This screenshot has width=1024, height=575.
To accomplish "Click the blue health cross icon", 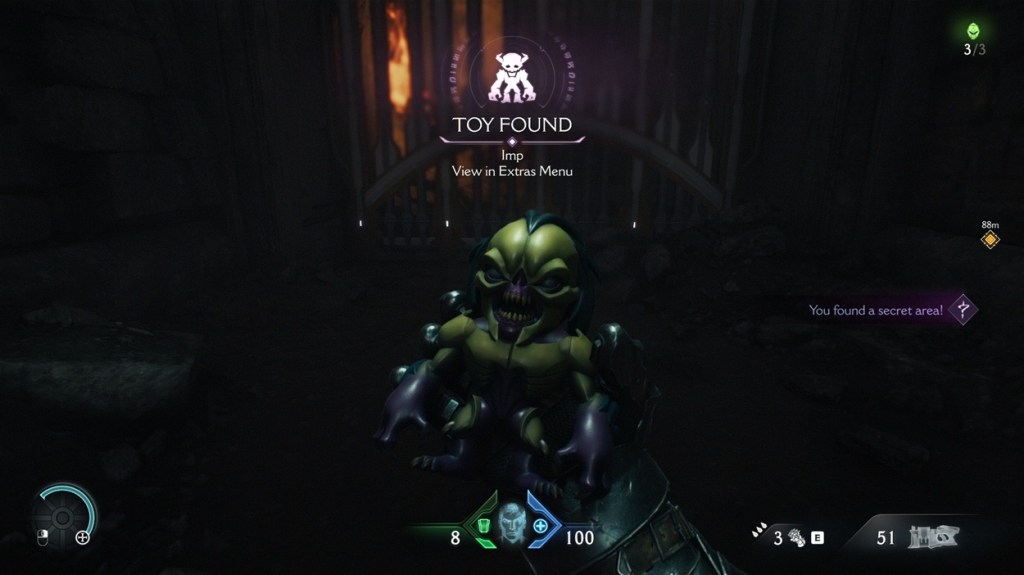I will [x=541, y=525].
